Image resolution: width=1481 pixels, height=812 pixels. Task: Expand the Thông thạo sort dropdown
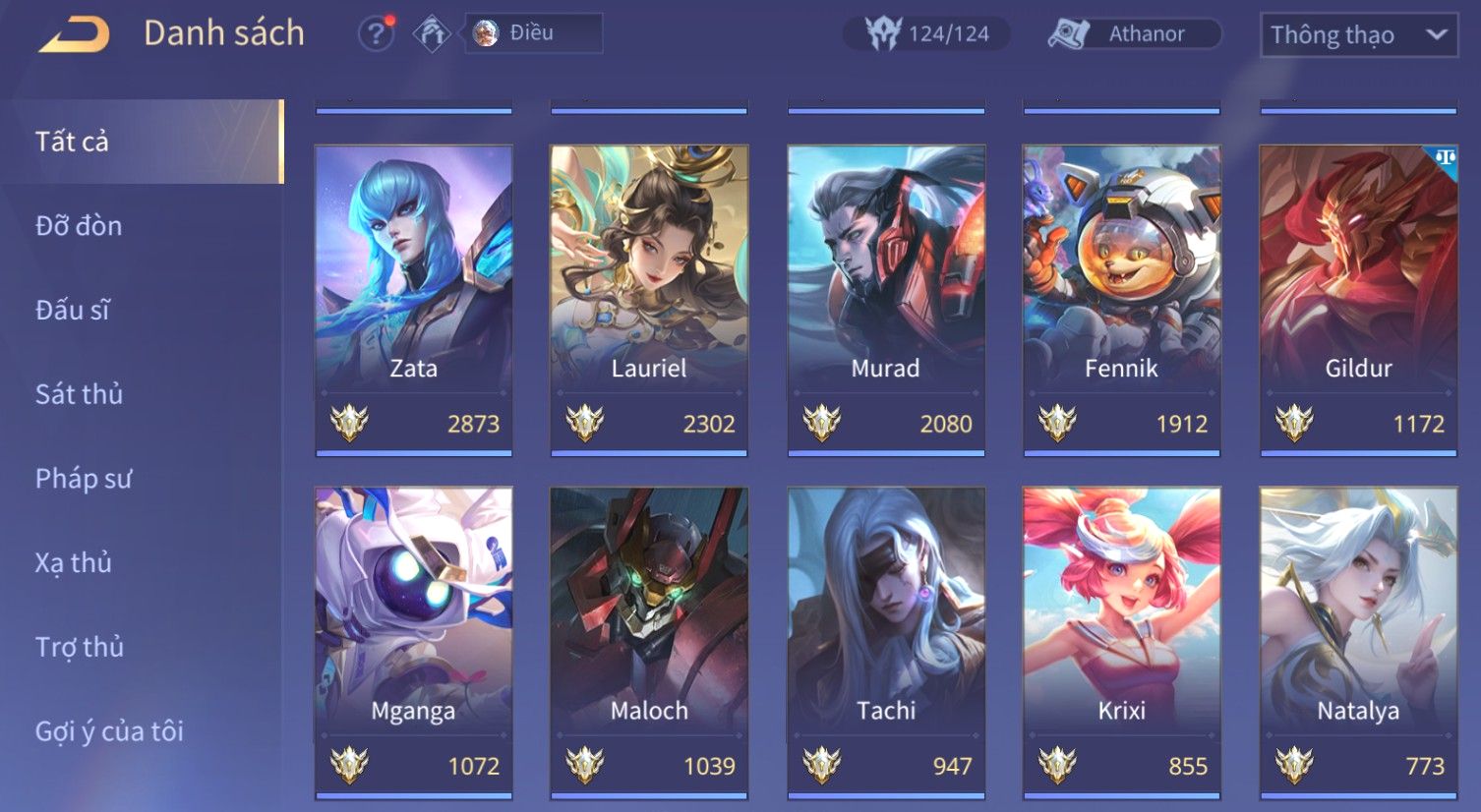click(x=1358, y=35)
